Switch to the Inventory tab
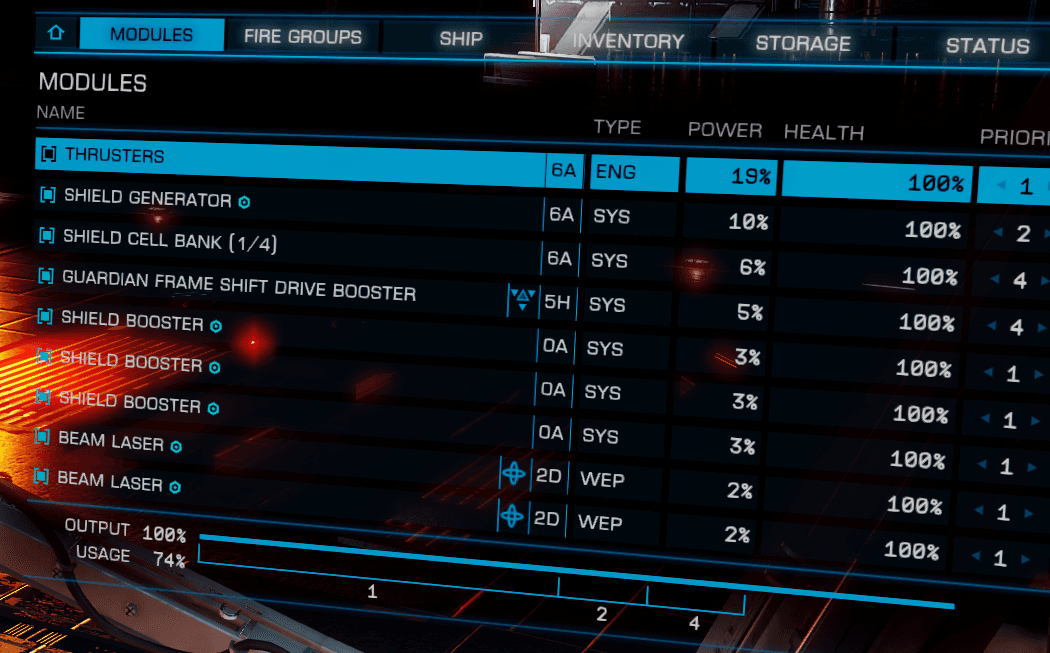Screen dimensions: 1050x653 [628, 41]
